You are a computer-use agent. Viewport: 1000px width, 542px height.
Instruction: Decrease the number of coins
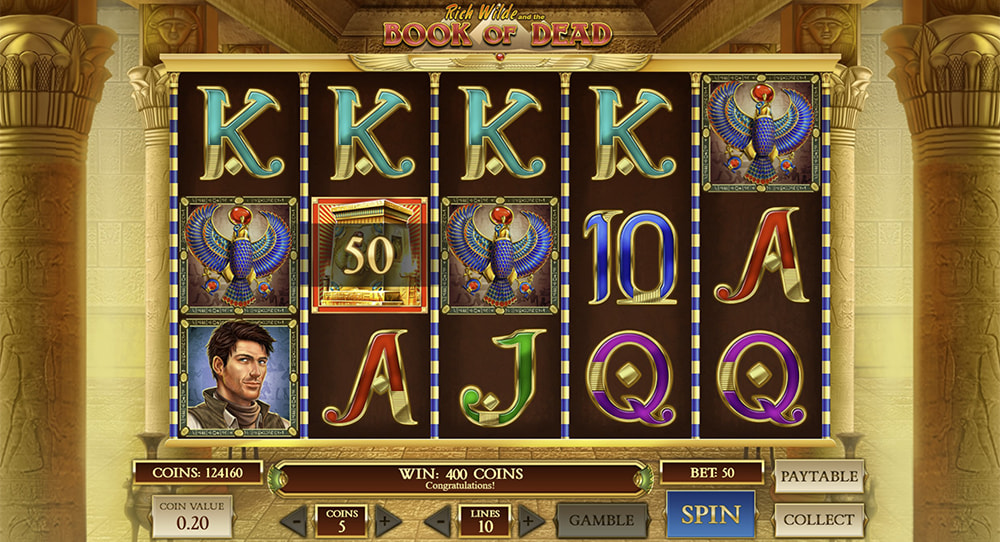click(294, 520)
